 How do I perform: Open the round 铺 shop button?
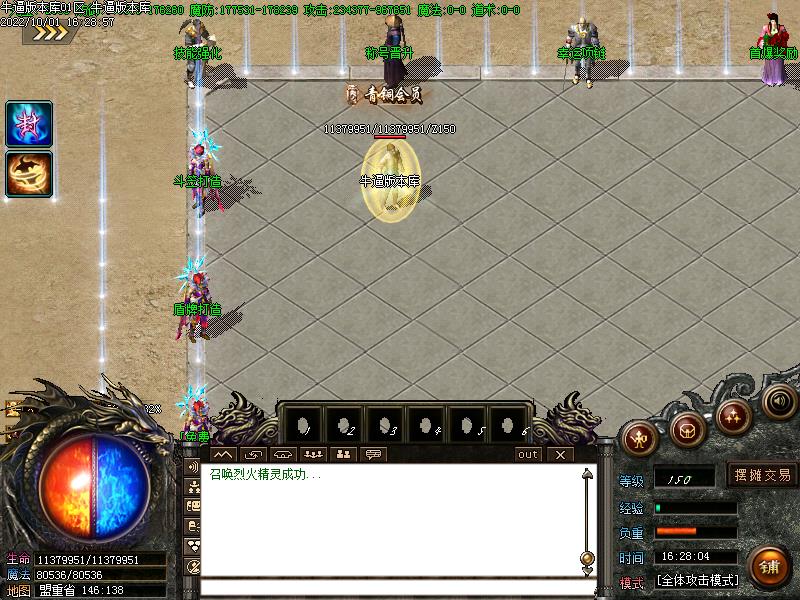(768, 566)
